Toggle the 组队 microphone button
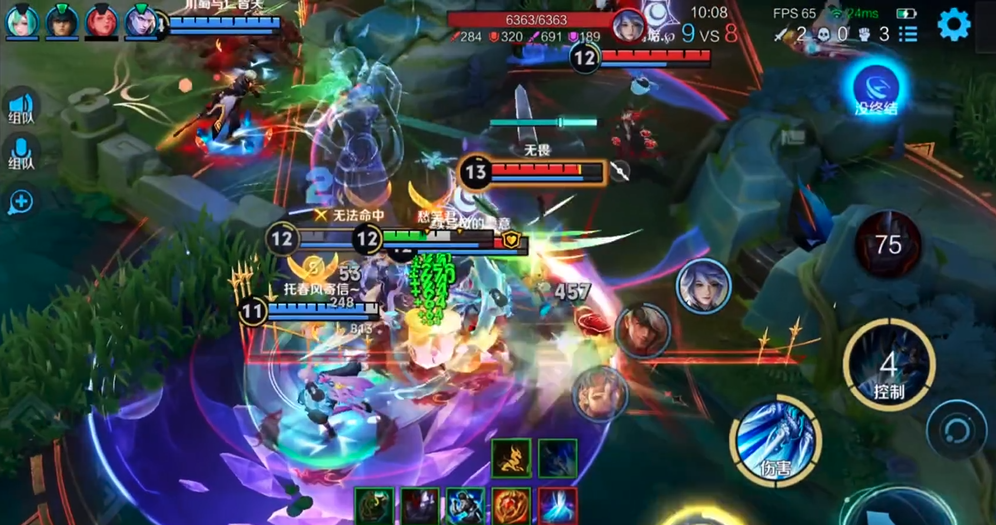The height and width of the screenshot is (525, 996). (x=21, y=154)
